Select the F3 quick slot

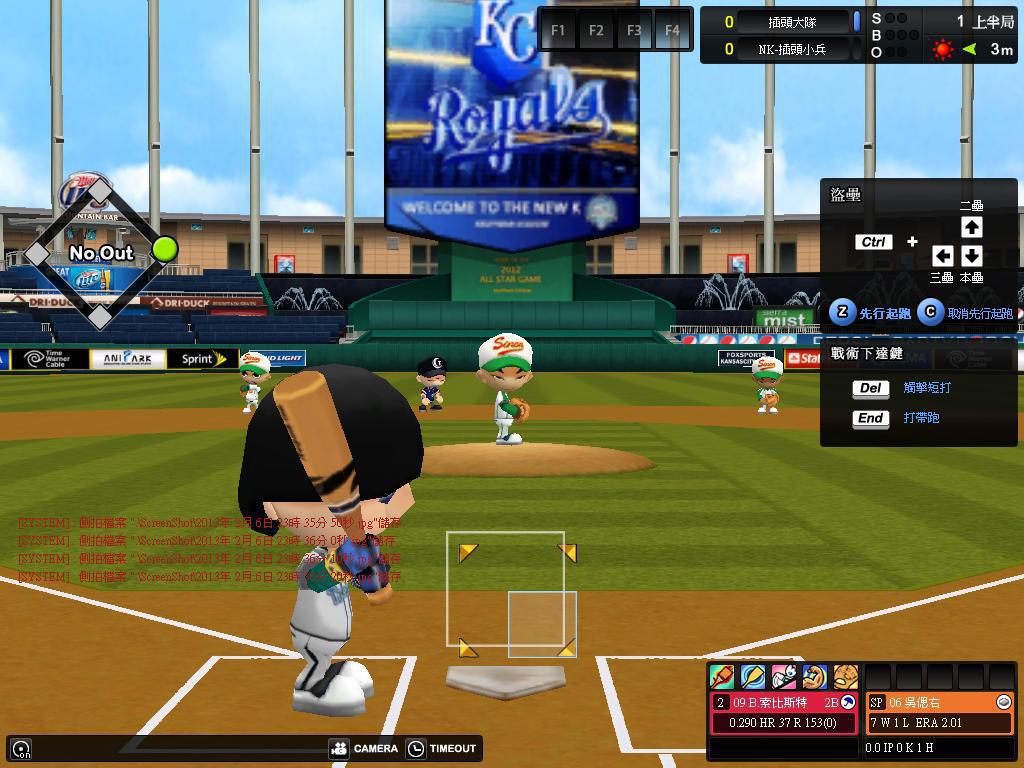[634, 30]
